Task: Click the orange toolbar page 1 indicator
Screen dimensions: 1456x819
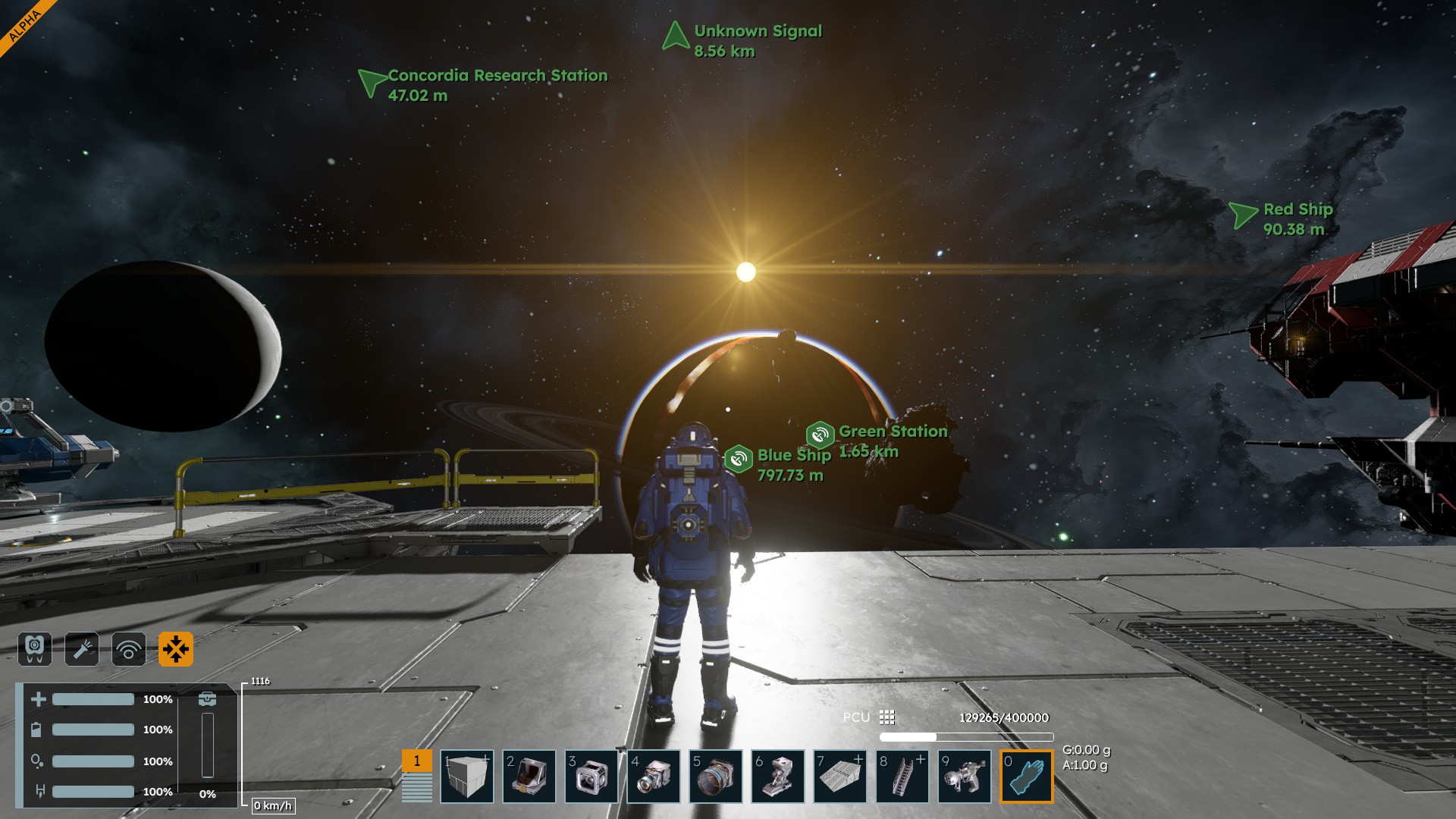Action: [x=416, y=761]
